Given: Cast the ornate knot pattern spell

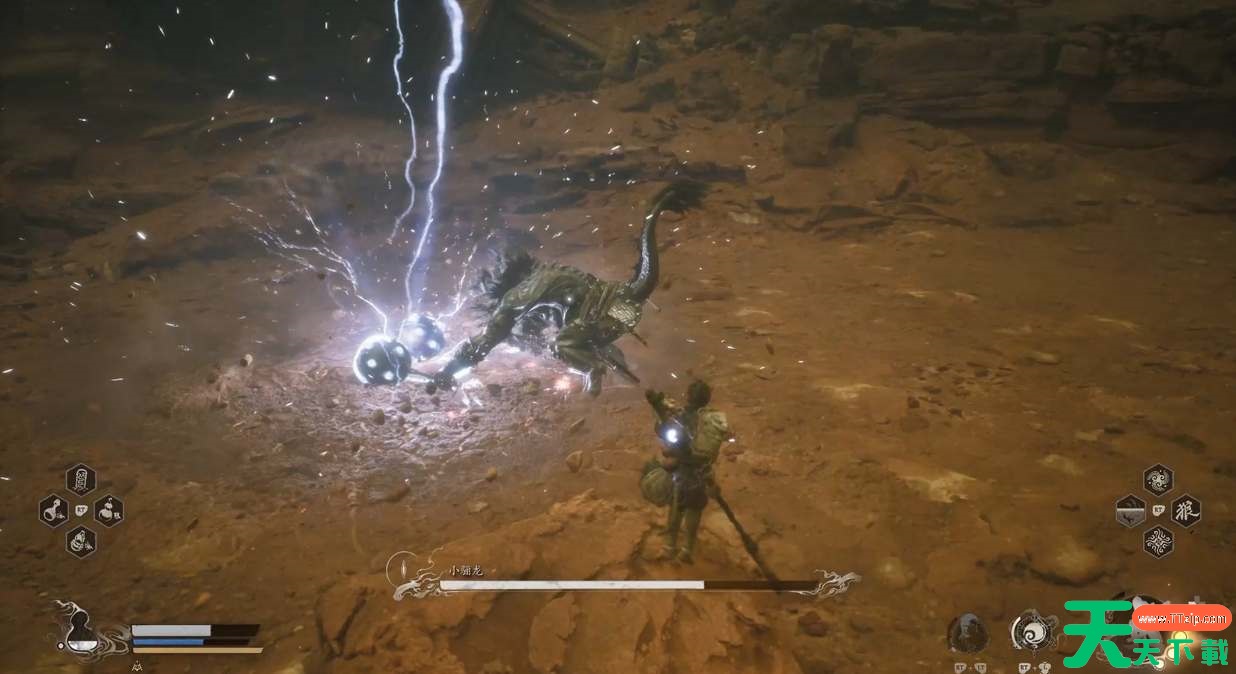Looking at the screenshot, I should pyautogui.click(x=1158, y=542).
